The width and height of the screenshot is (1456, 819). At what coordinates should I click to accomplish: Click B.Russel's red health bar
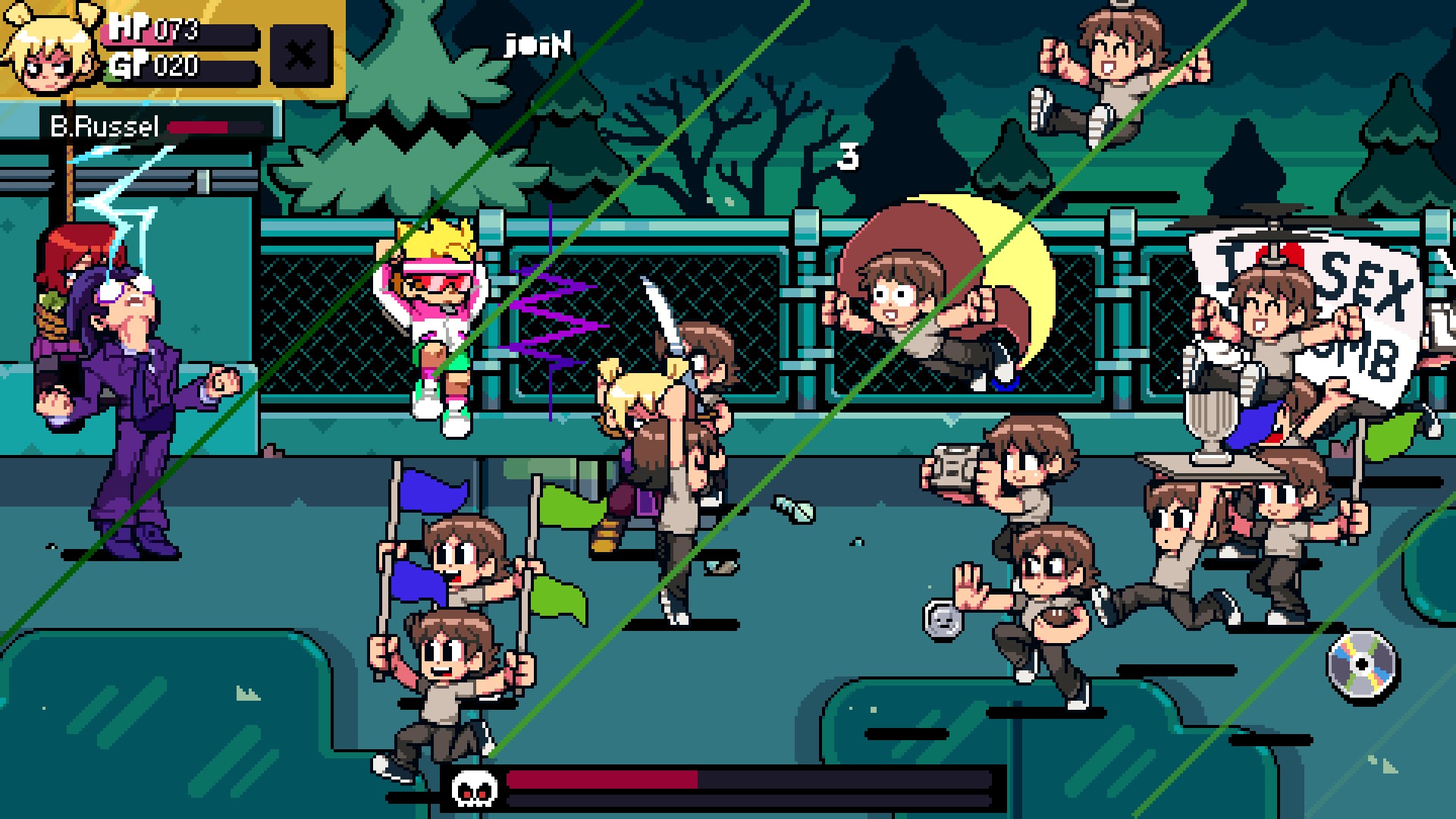205,127
